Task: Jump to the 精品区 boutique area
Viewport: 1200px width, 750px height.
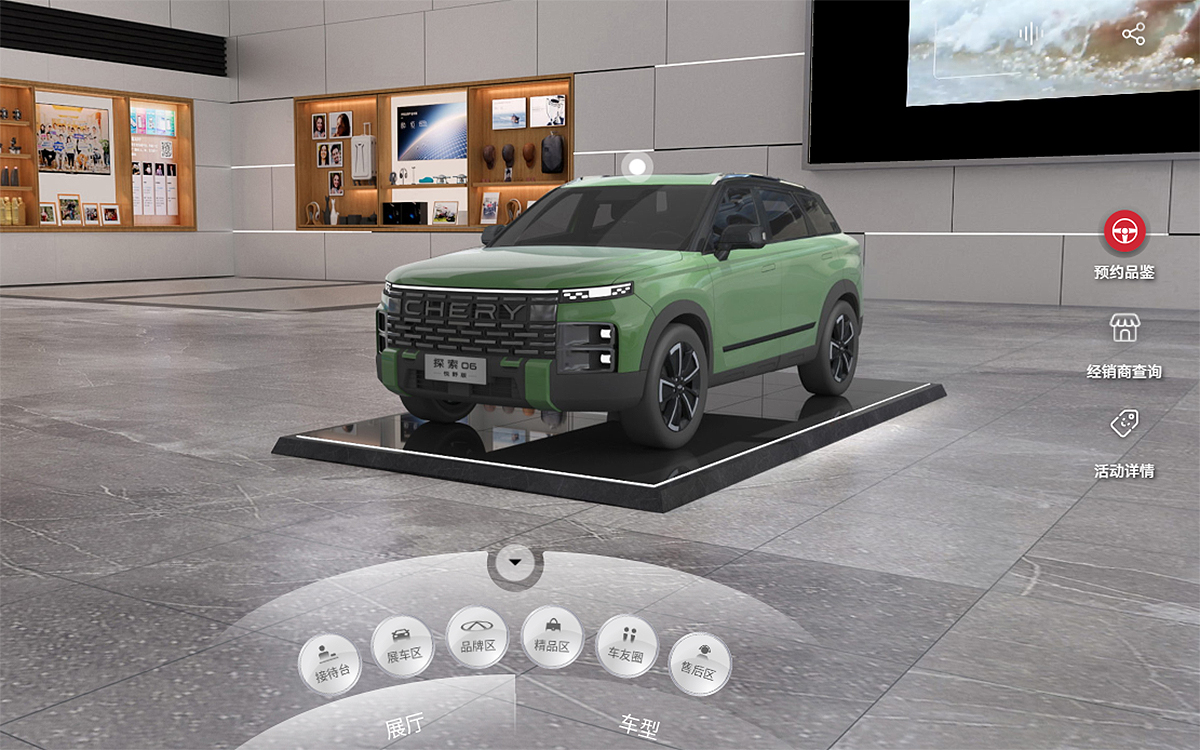Action: pos(552,637)
